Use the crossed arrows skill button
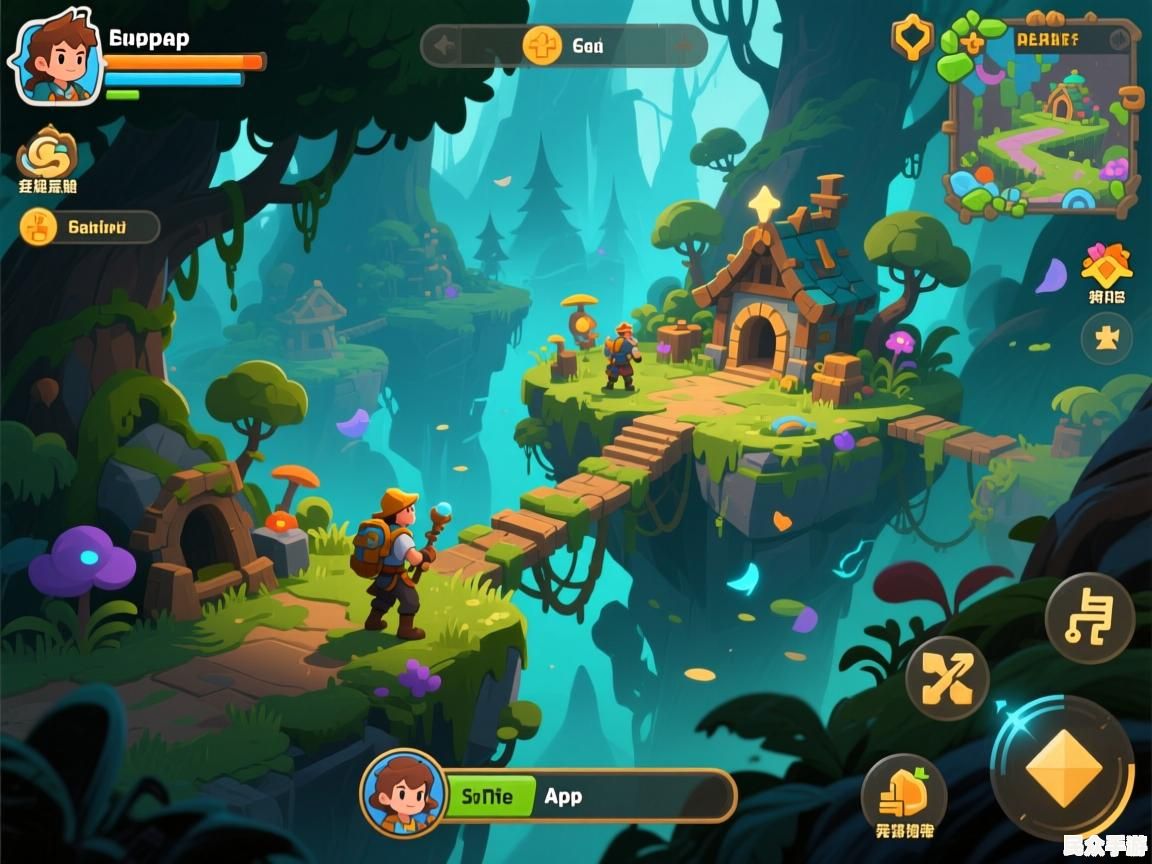This screenshot has height=864, width=1152. pyautogui.click(x=947, y=679)
